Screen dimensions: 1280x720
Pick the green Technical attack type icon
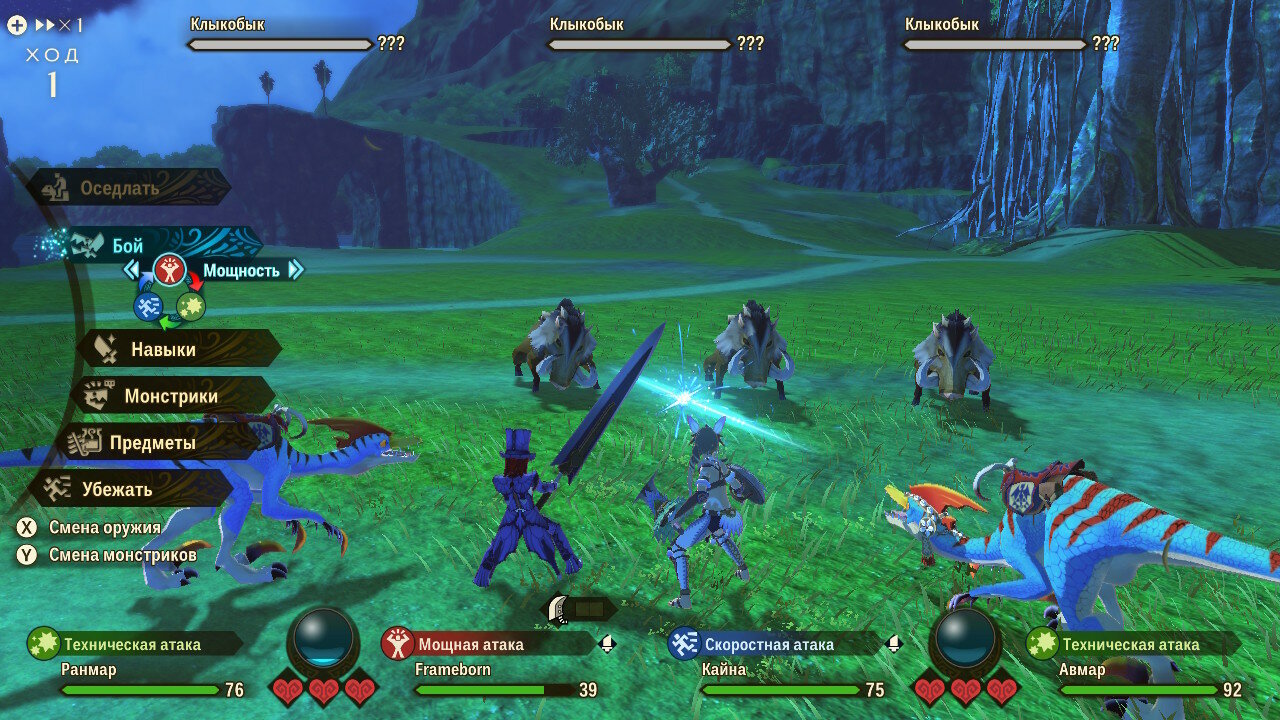[x=191, y=307]
